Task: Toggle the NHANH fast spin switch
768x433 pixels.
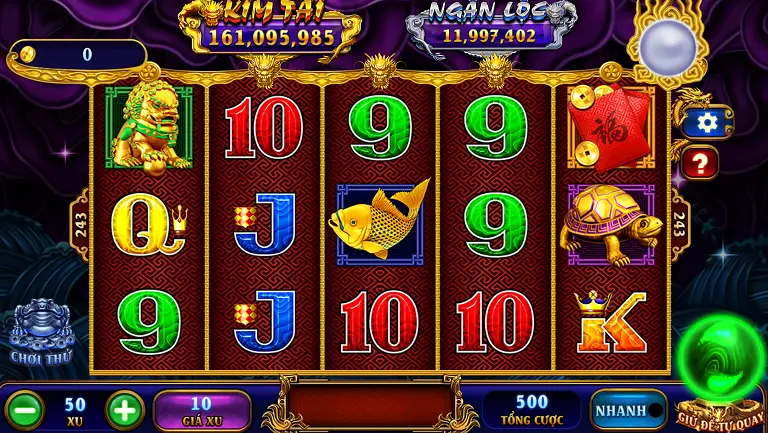Action: 629,410
